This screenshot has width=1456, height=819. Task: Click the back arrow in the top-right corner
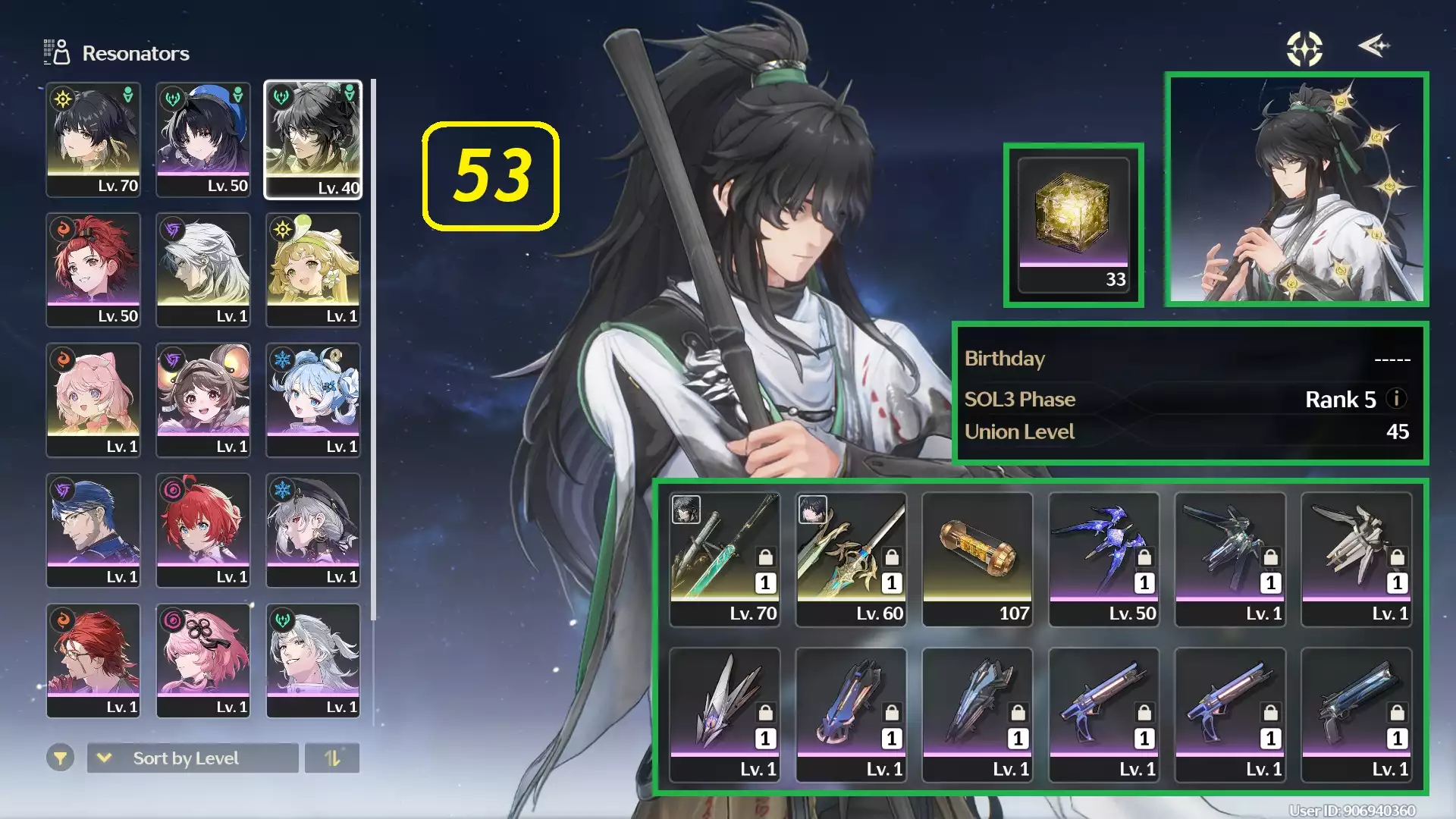[1375, 47]
